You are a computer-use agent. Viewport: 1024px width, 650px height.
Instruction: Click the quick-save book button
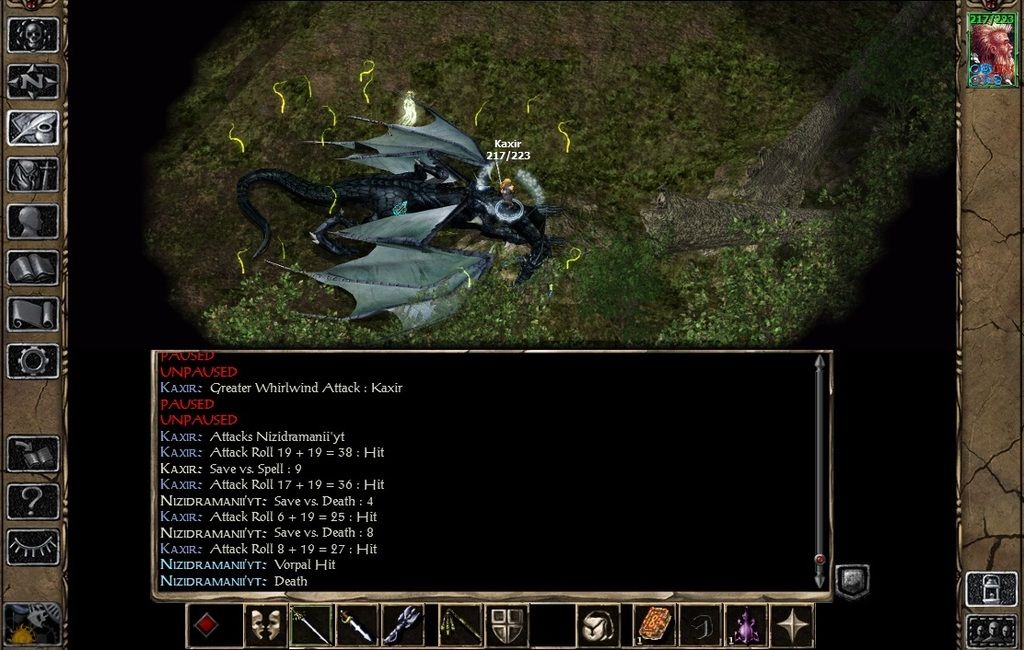(33, 454)
